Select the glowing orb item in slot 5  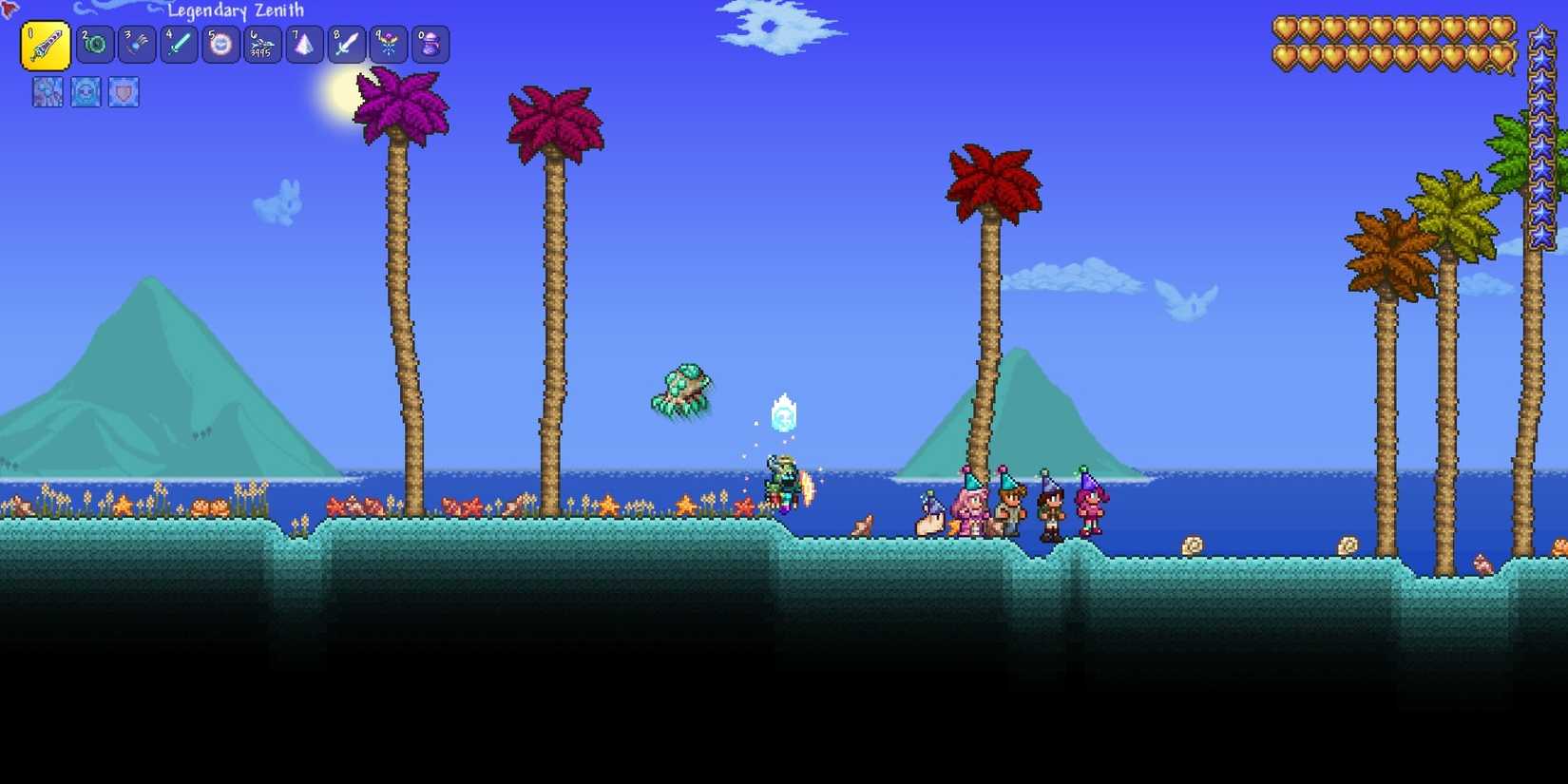click(220, 44)
